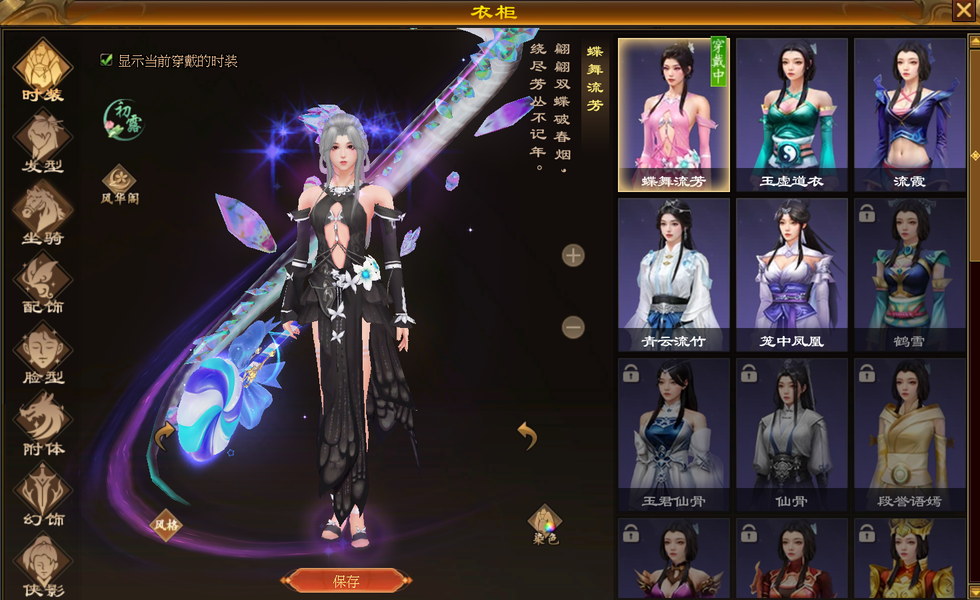Select the 脸型 face shape tab
The image size is (980, 600).
click(x=42, y=353)
